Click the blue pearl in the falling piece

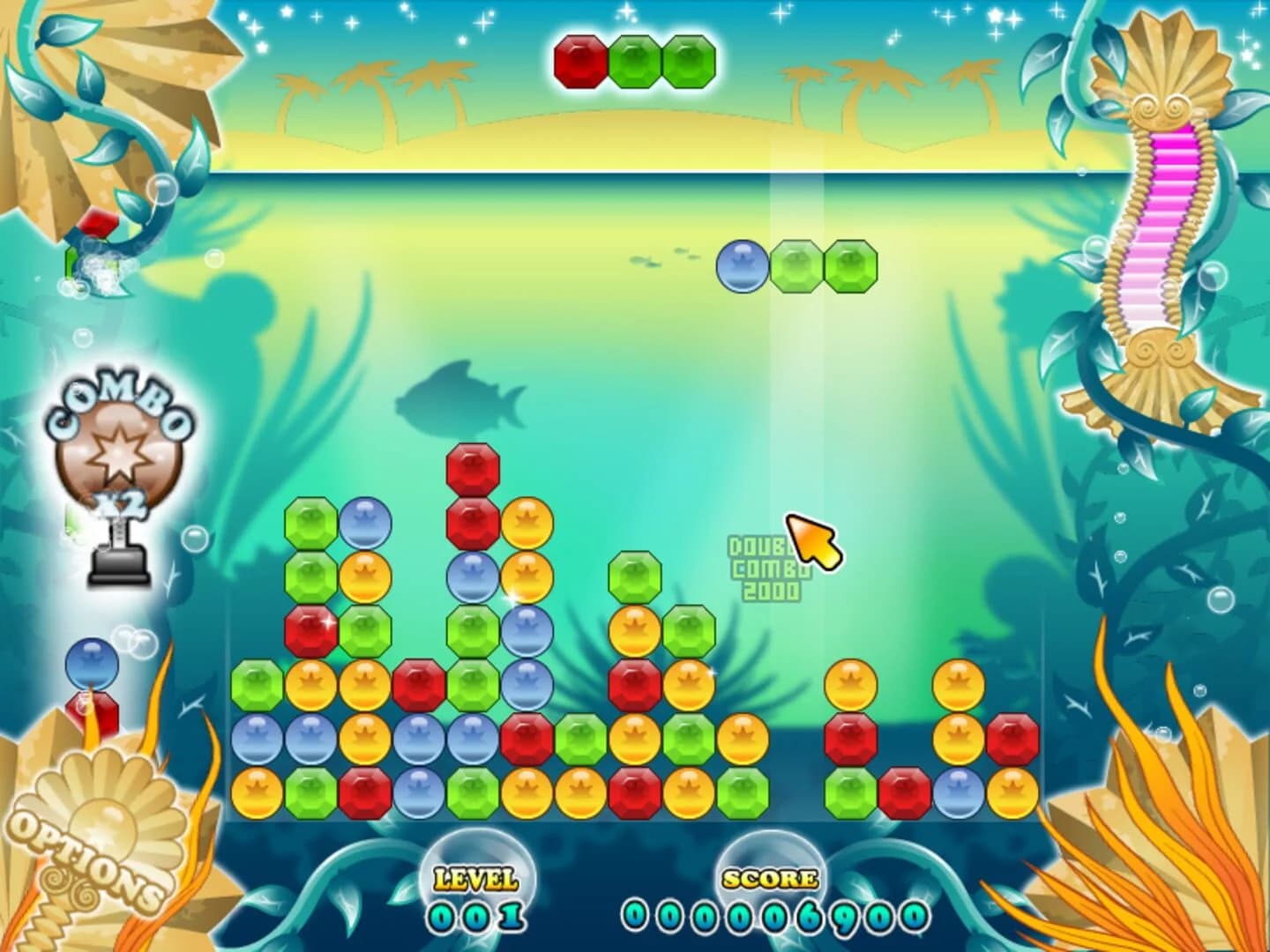(742, 265)
